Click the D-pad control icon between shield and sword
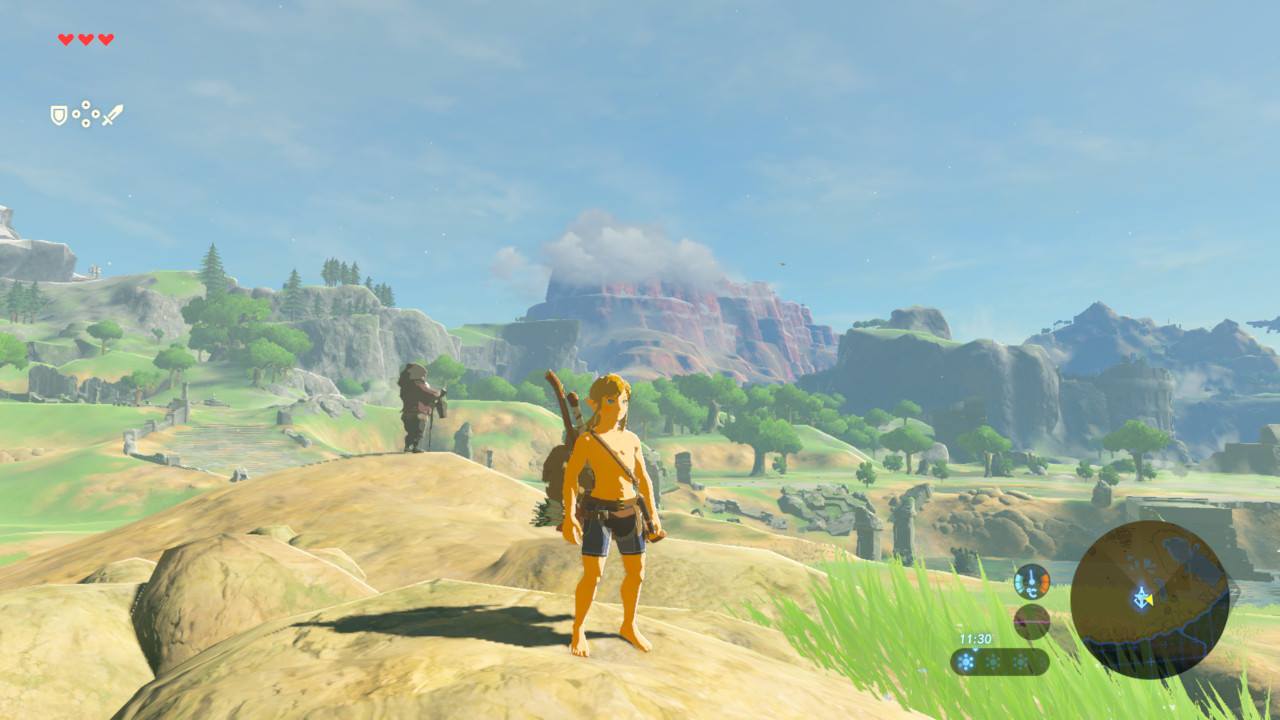This screenshot has width=1280, height=720. pyautogui.click(x=85, y=113)
